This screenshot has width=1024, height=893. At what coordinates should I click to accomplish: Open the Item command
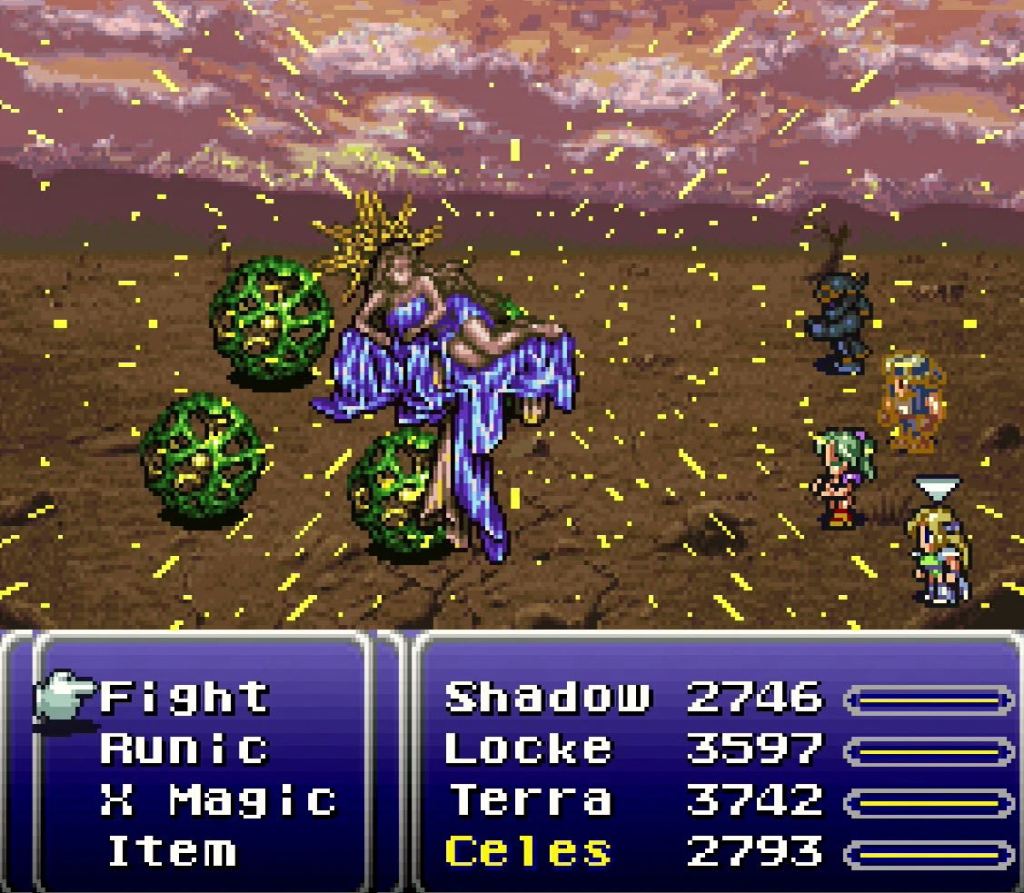(172, 852)
